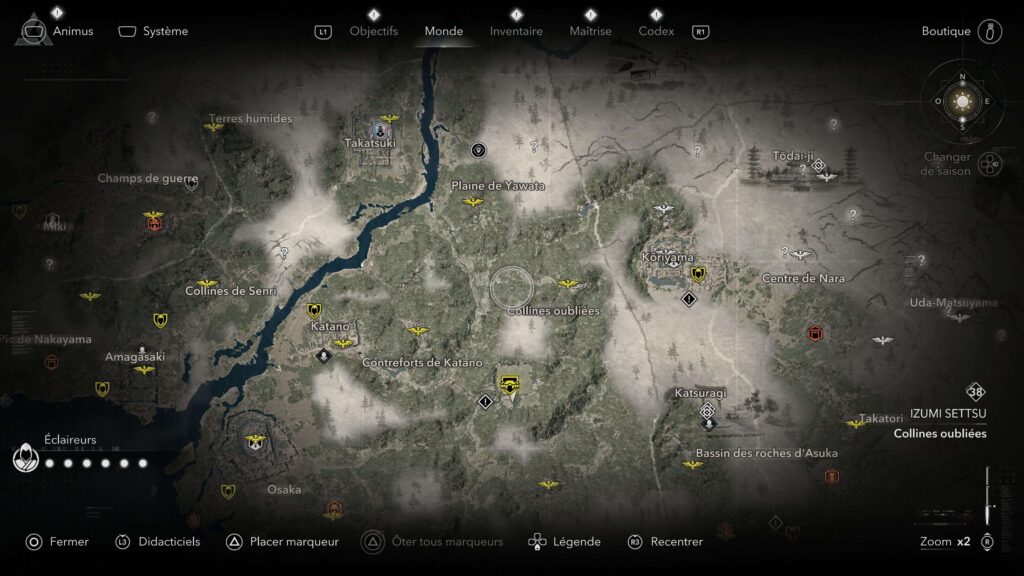Viewport: 1024px width, 576px height.
Task: Open the Inventaire tab
Action: (x=516, y=31)
